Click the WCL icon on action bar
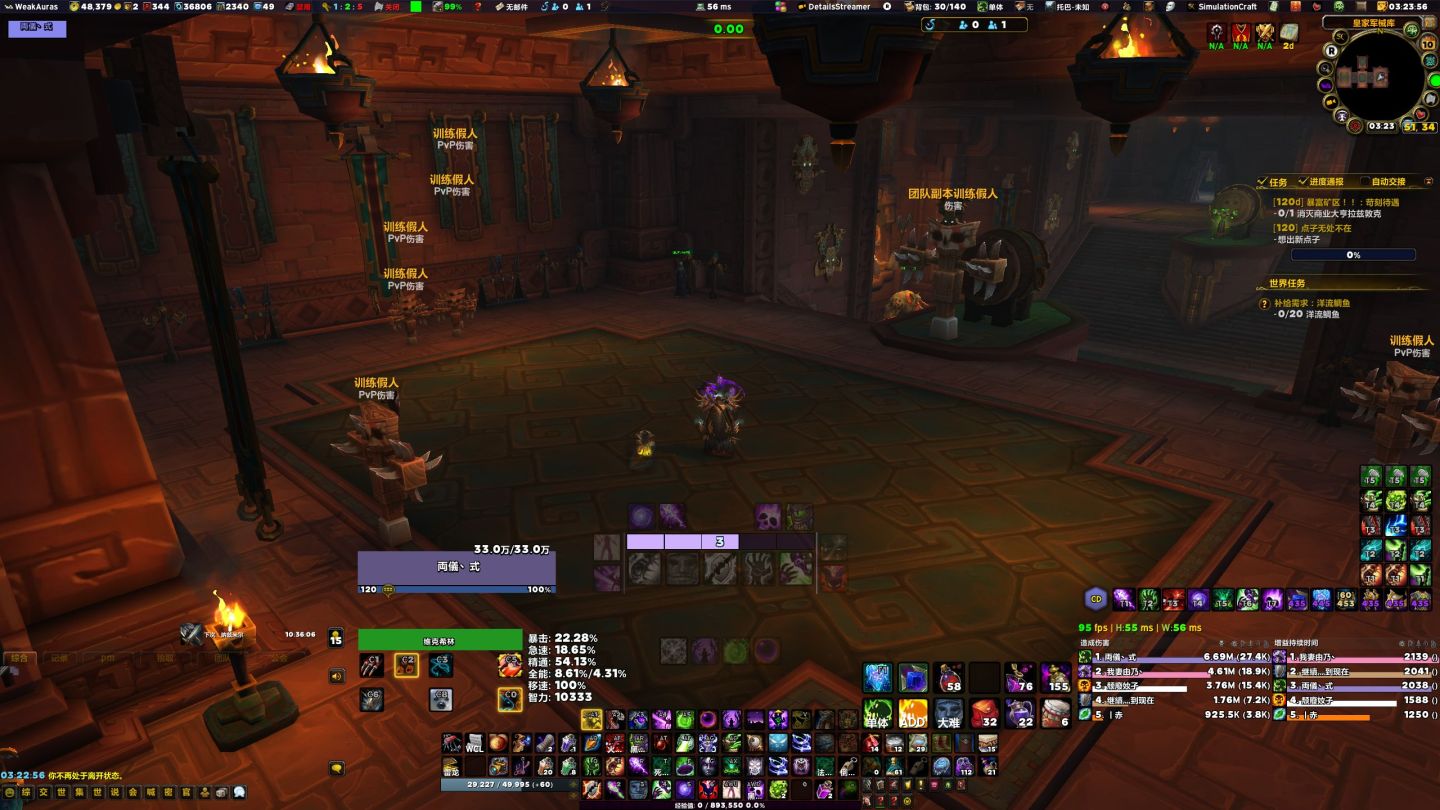 [475, 743]
